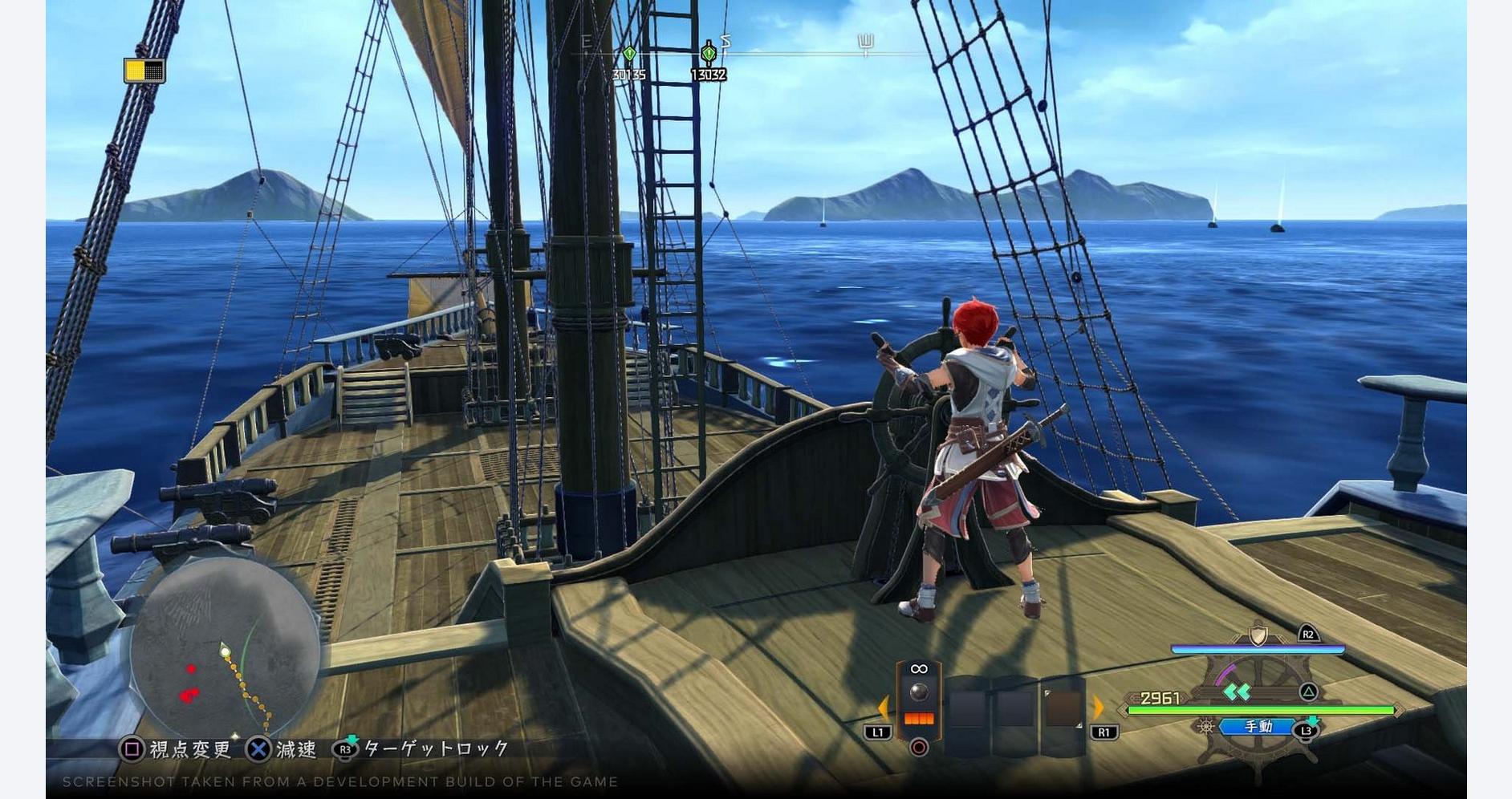Click the left orange ammo-cycle arrow
The image size is (1512, 799).
(x=883, y=708)
